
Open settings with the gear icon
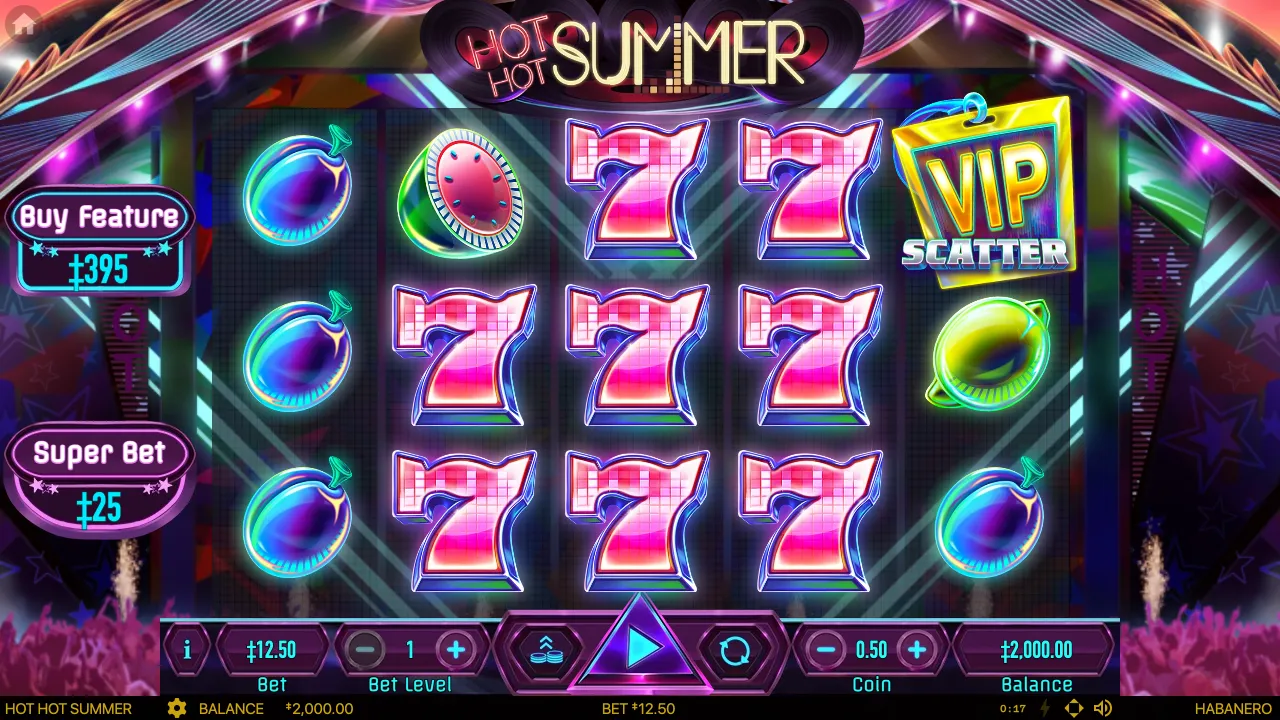177,708
